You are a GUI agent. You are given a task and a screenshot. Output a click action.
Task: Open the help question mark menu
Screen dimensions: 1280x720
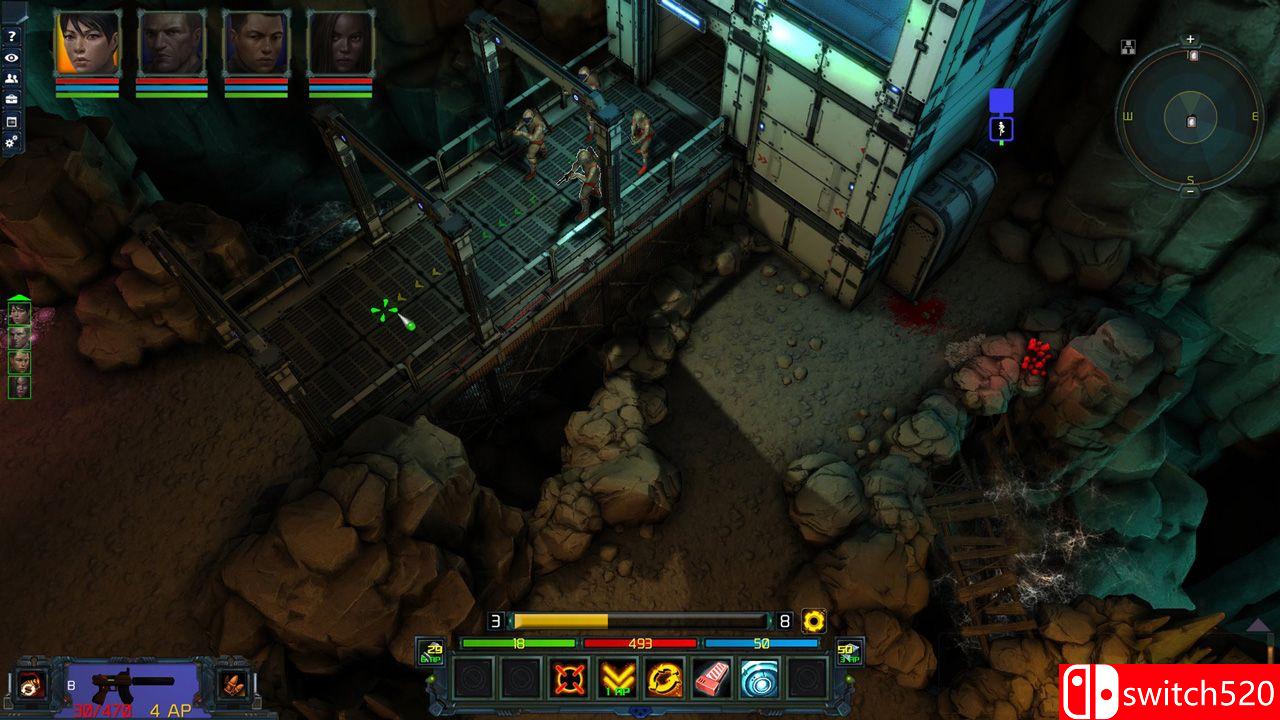coord(12,36)
